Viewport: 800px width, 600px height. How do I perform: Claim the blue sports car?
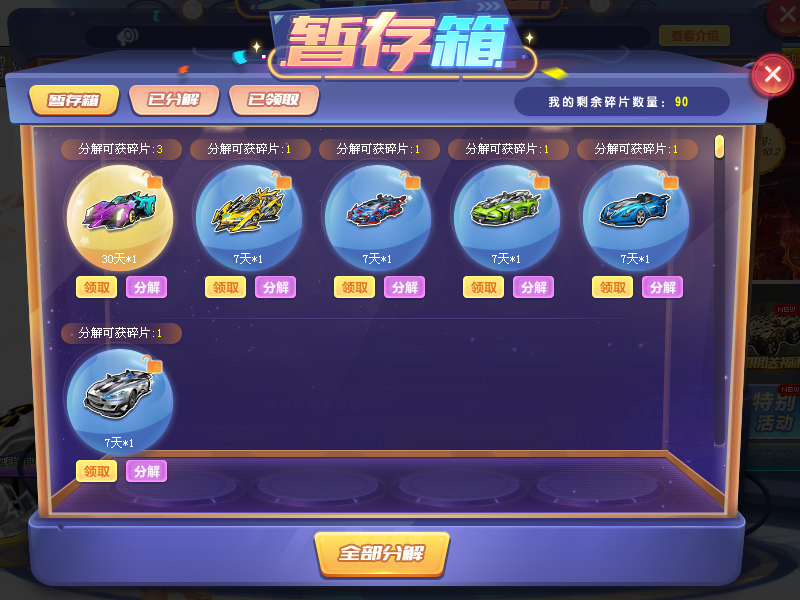pyautogui.click(x=612, y=287)
